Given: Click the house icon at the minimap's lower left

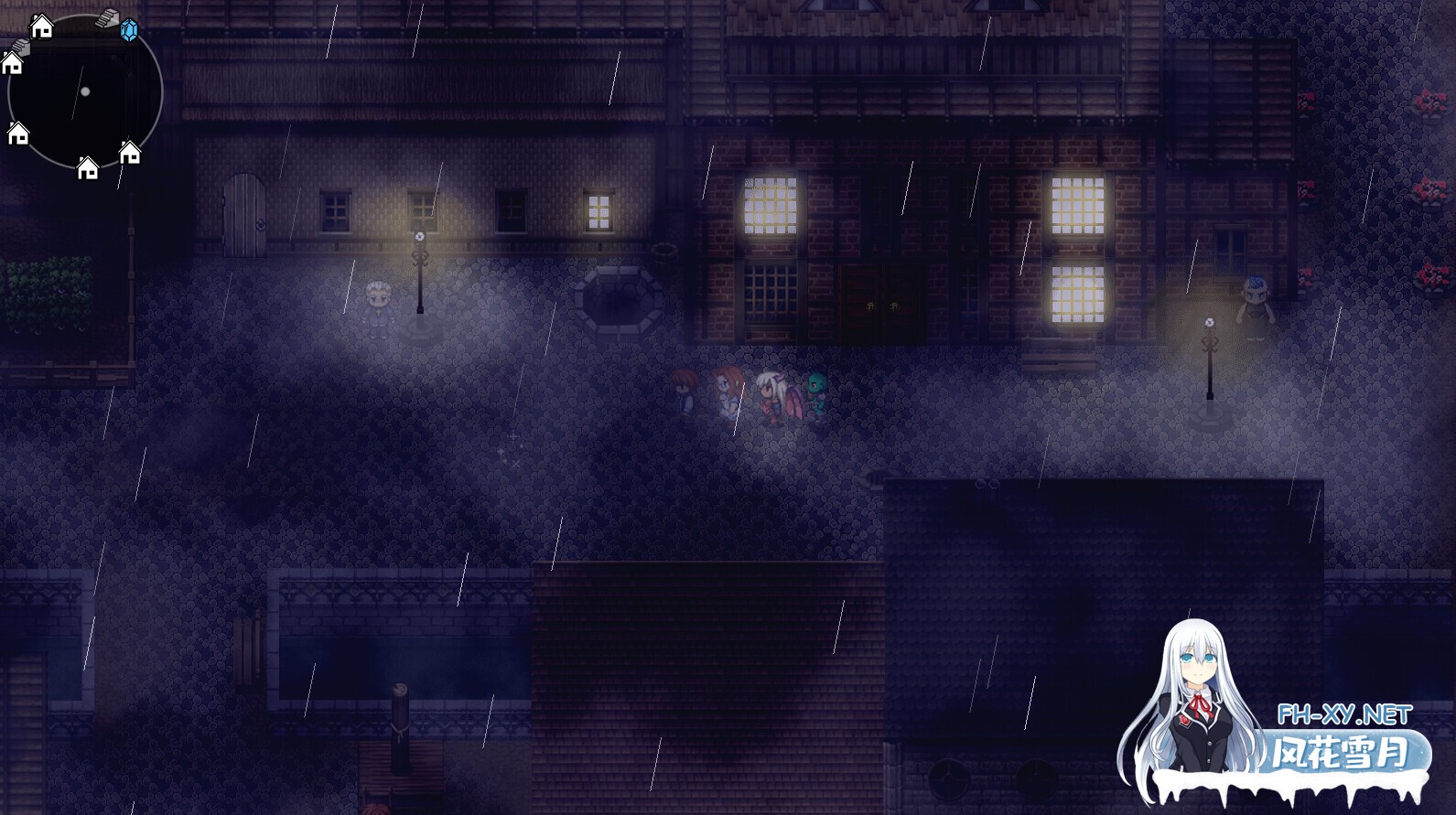Looking at the screenshot, I should (18, 134).
